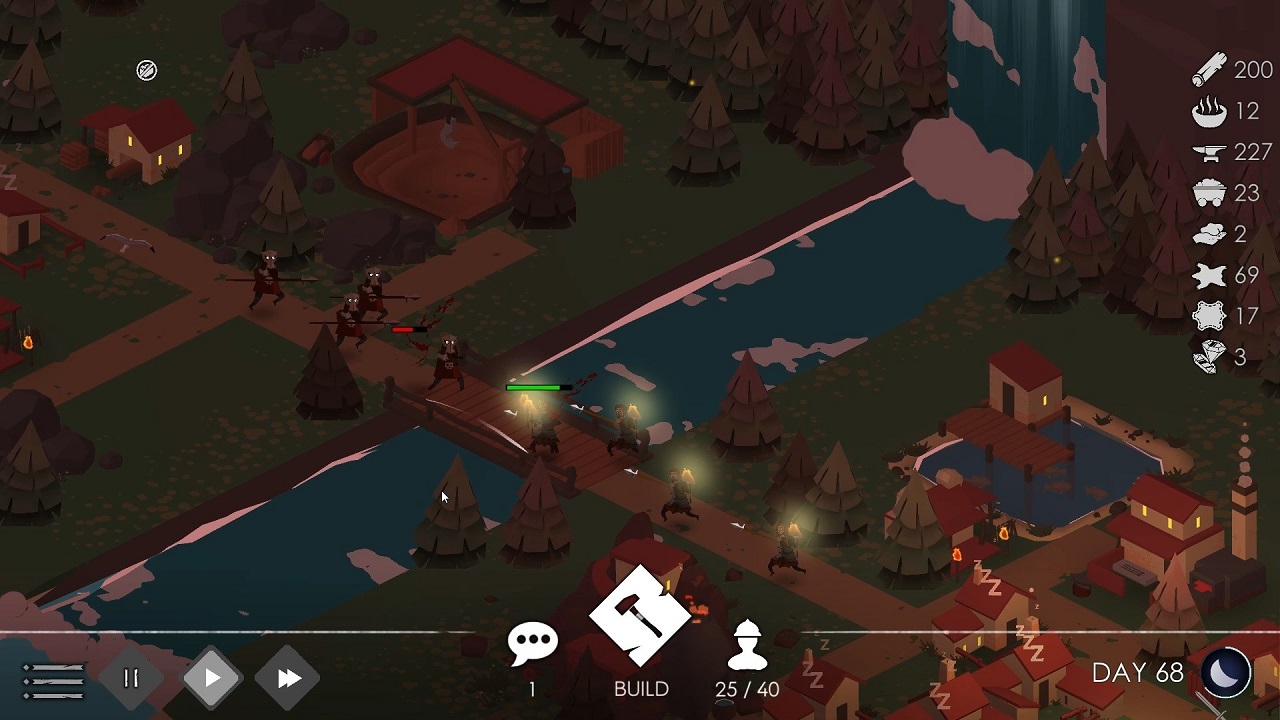The height and width of the screenshot is (720, 1280).
Task: Click the gloves resource icon showing 2
Action: point(1211,235)
